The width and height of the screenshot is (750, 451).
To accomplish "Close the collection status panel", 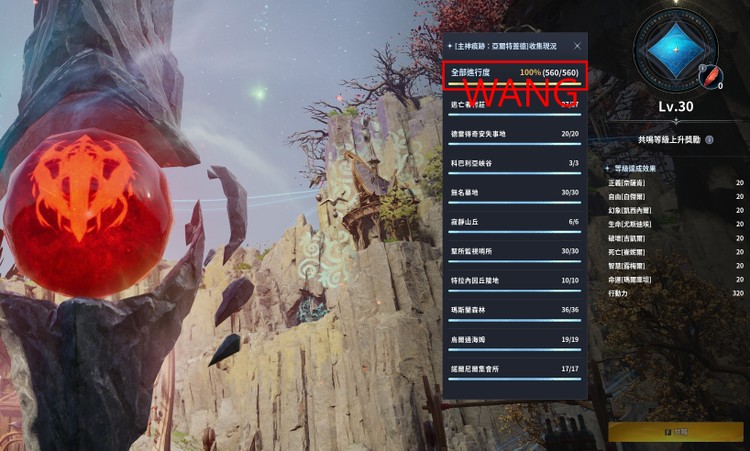I will point(577,46).
